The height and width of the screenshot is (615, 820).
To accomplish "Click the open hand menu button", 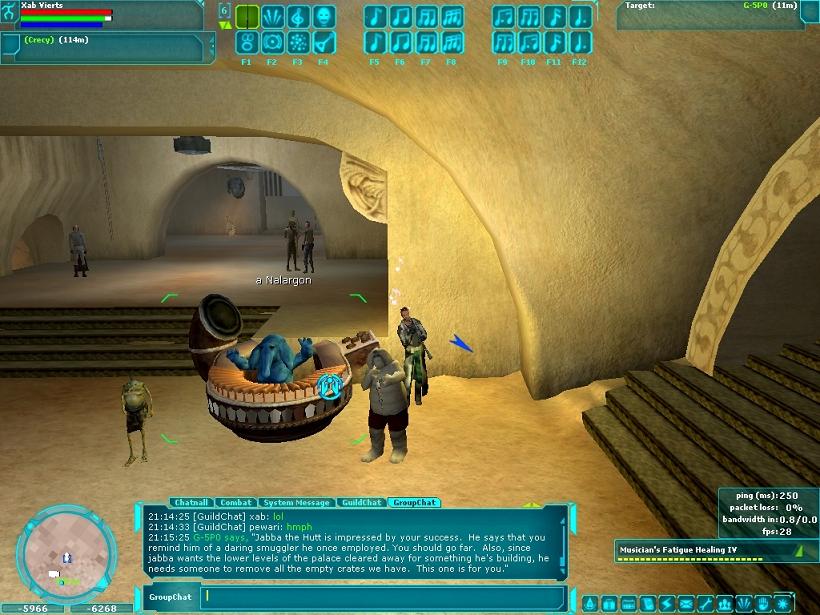I will pyautogui.click(x=763, y=604).
